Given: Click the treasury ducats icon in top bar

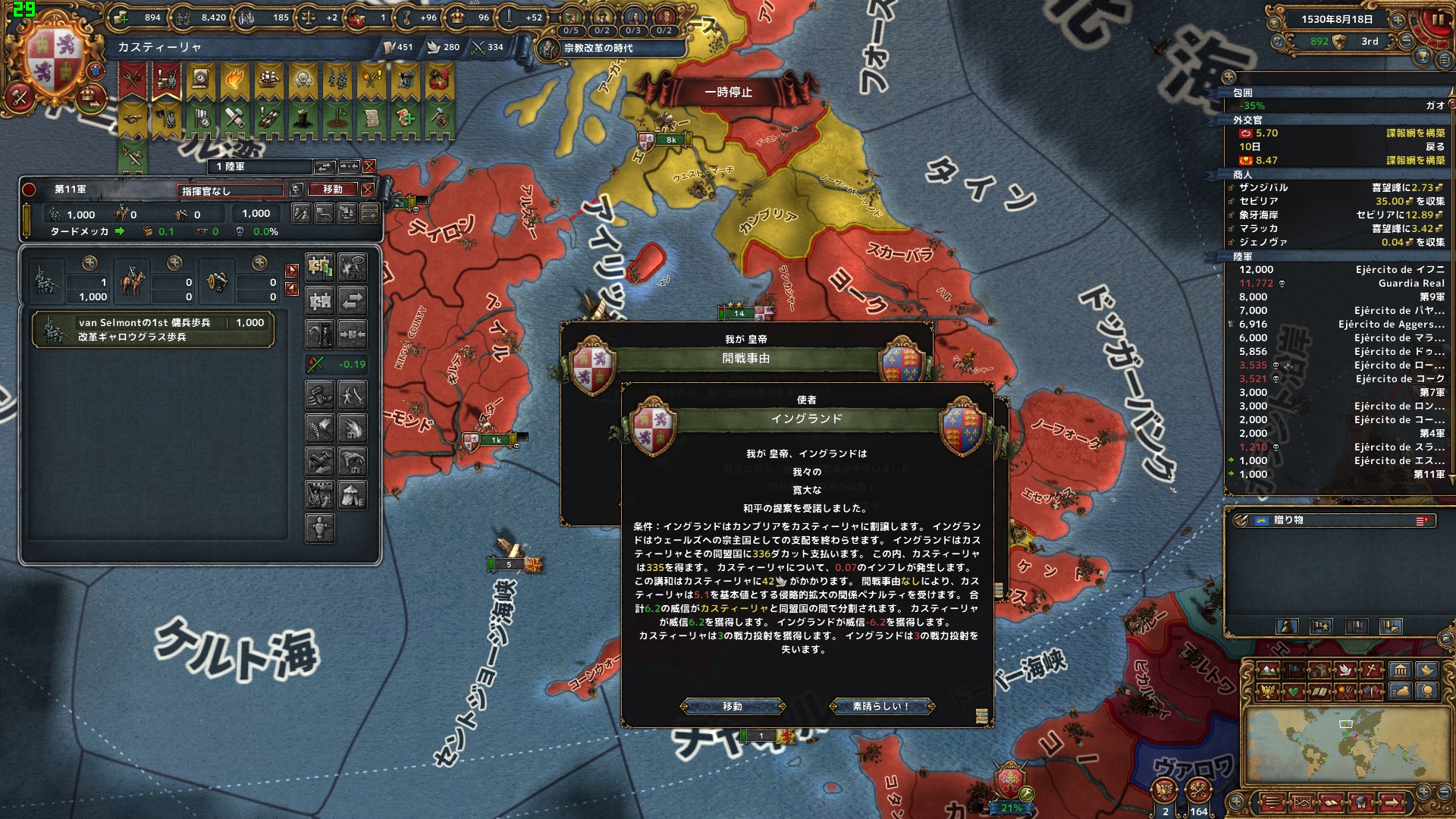Looking at the screenshot, I should (121, 17).
